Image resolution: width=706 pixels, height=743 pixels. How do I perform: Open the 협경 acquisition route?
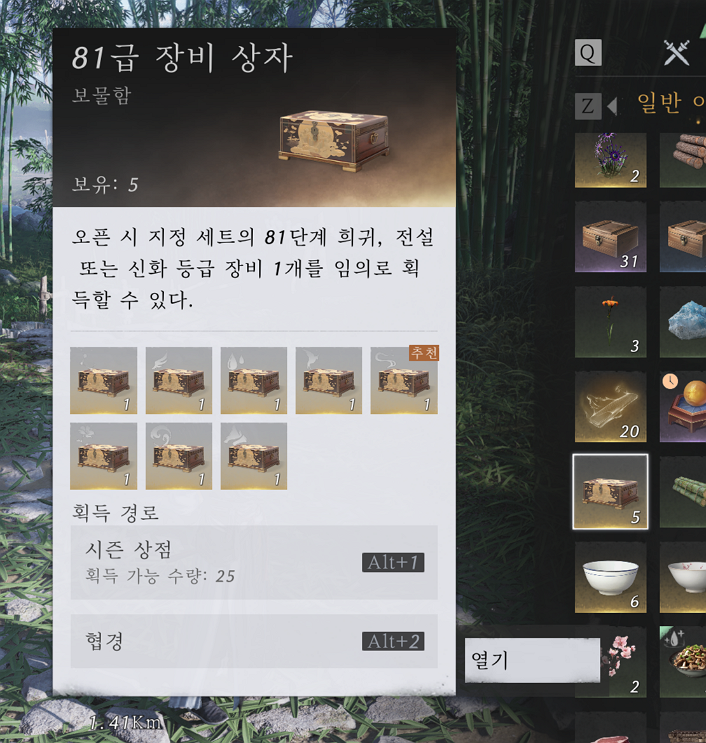pos(253,641)
